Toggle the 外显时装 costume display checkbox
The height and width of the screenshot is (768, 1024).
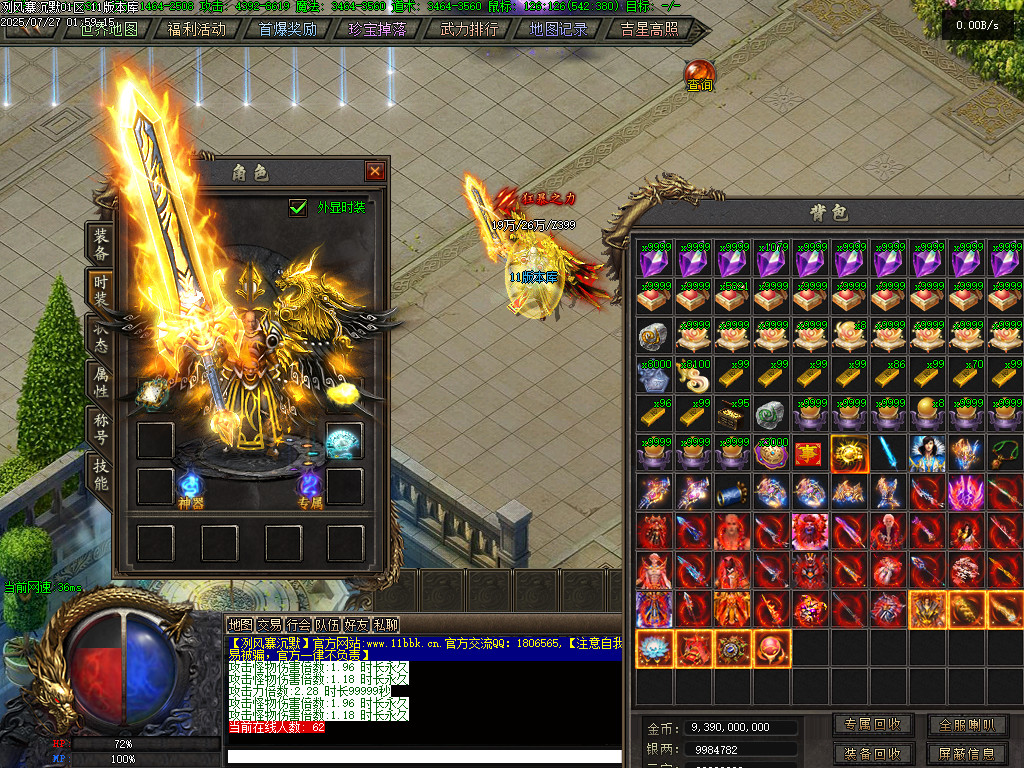[298, 207]
